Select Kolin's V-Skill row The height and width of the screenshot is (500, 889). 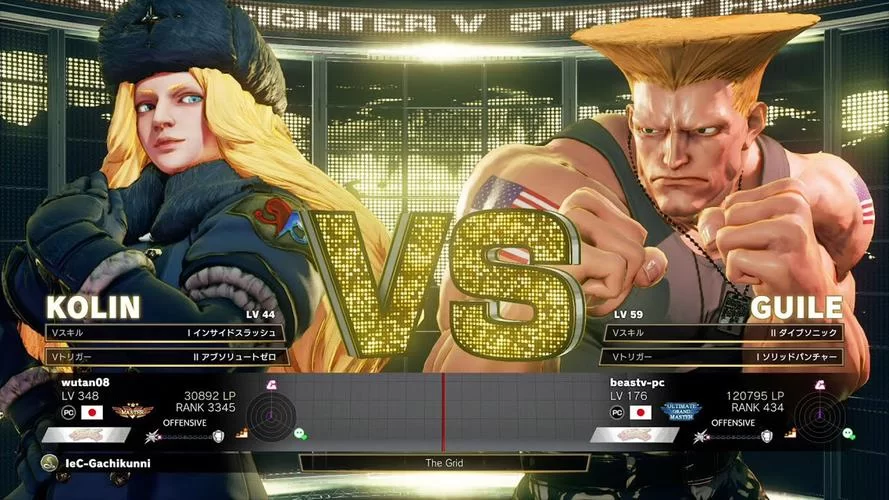coord(165,333)
